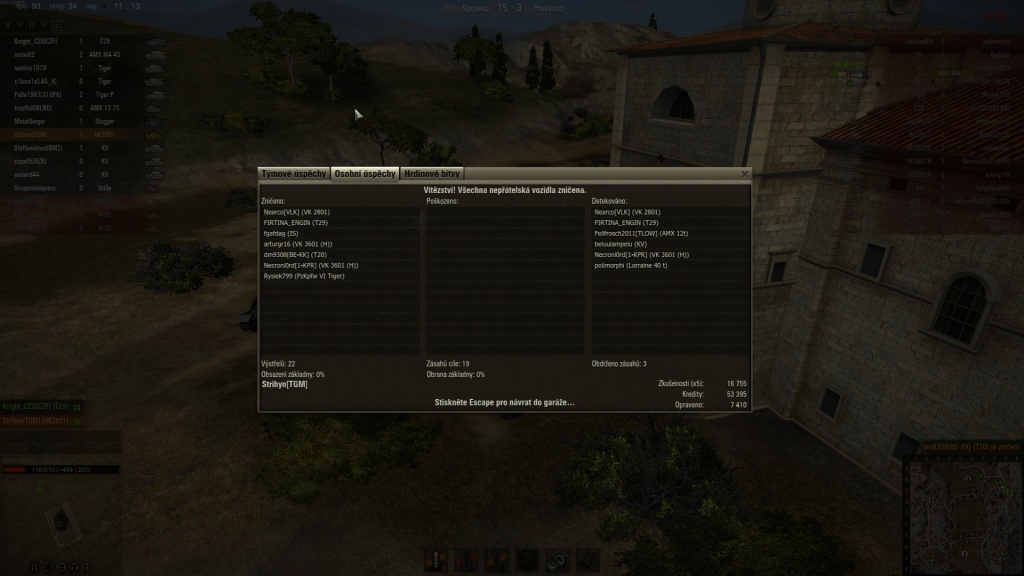Select MetalGinger's Slugger row in team list
Image resolution: width=1024 pixels, height=576 pixels.
80,120
